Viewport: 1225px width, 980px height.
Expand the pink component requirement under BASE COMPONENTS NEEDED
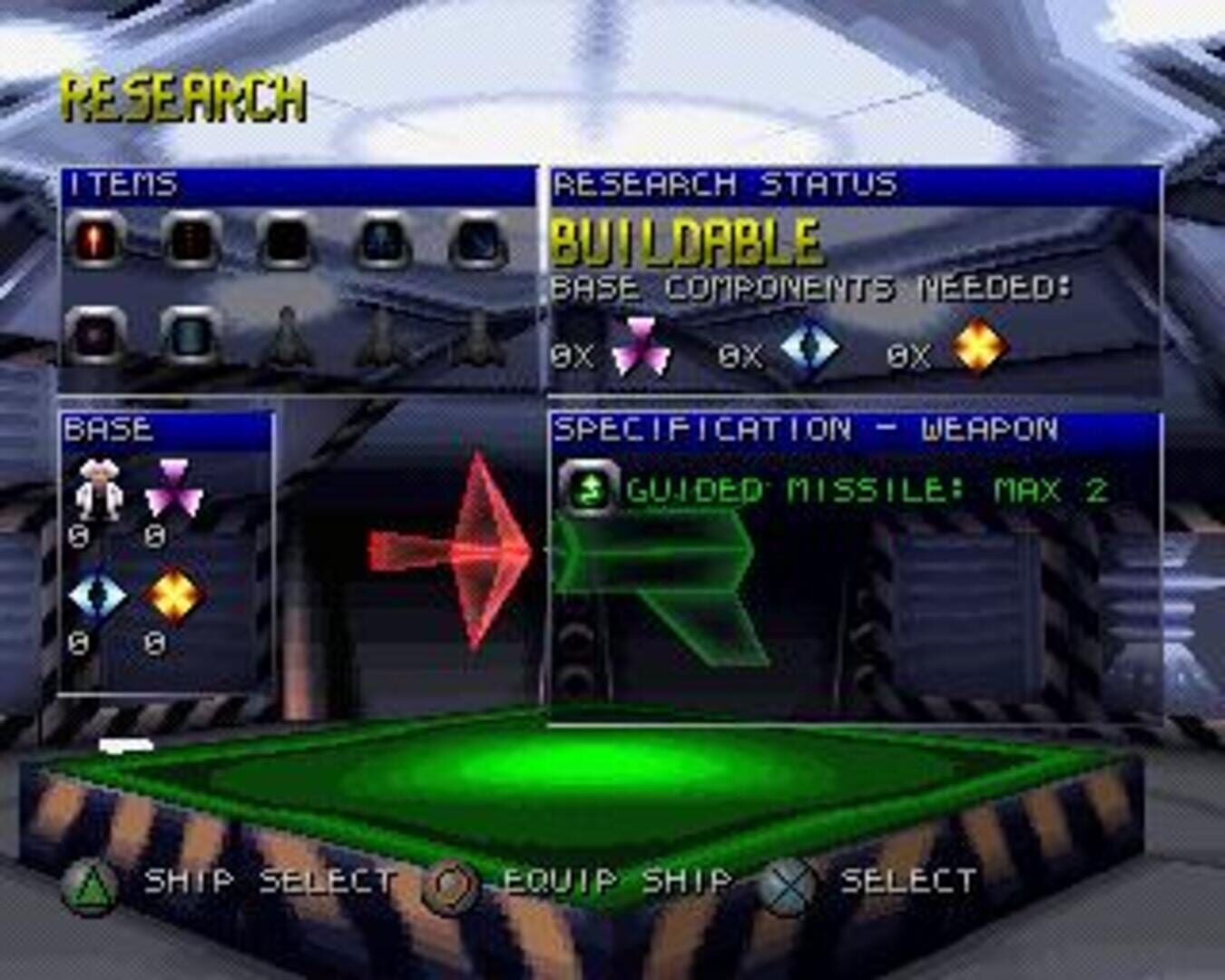641,347
